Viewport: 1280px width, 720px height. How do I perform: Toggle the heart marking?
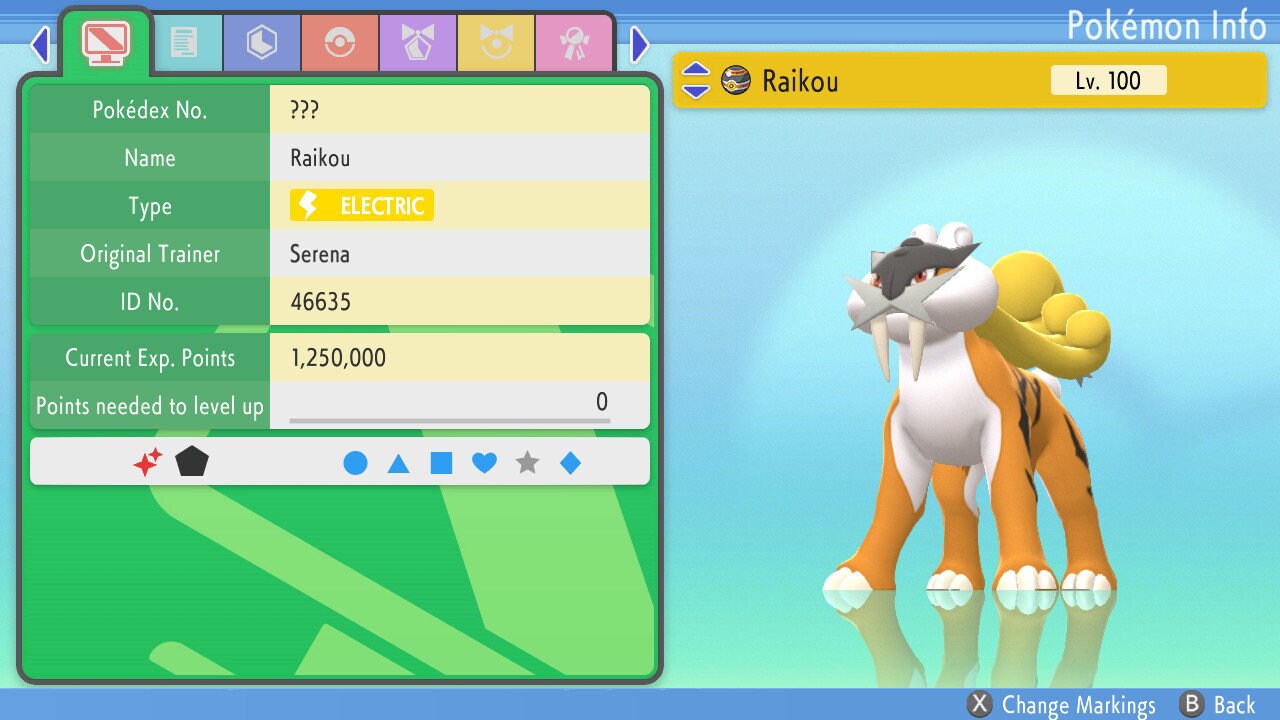point(484,463)
